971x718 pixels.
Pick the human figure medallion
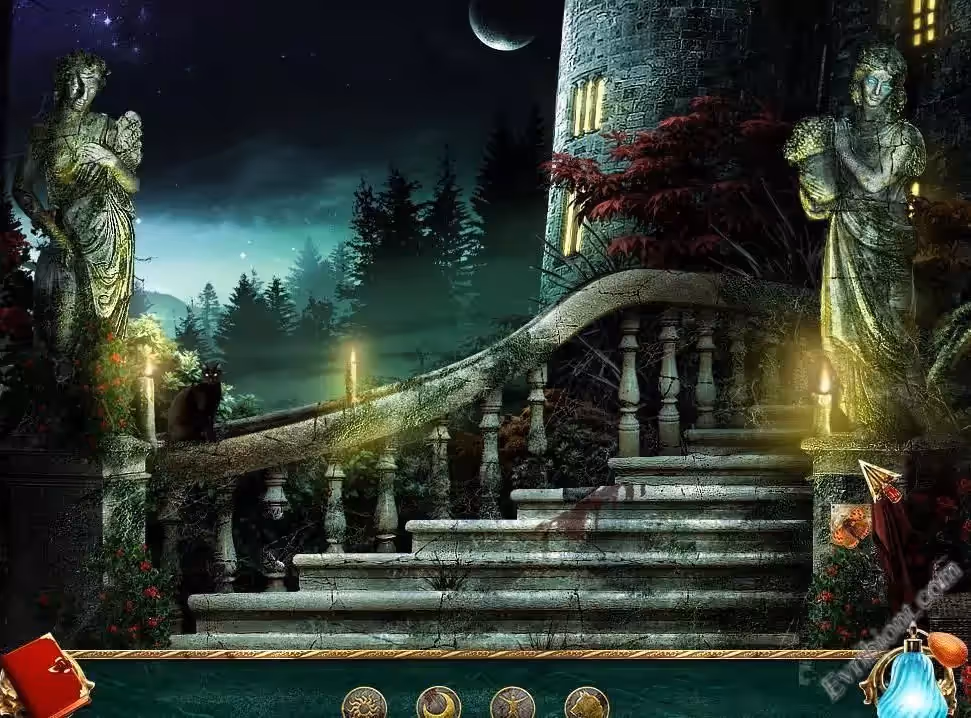point(512,703)
